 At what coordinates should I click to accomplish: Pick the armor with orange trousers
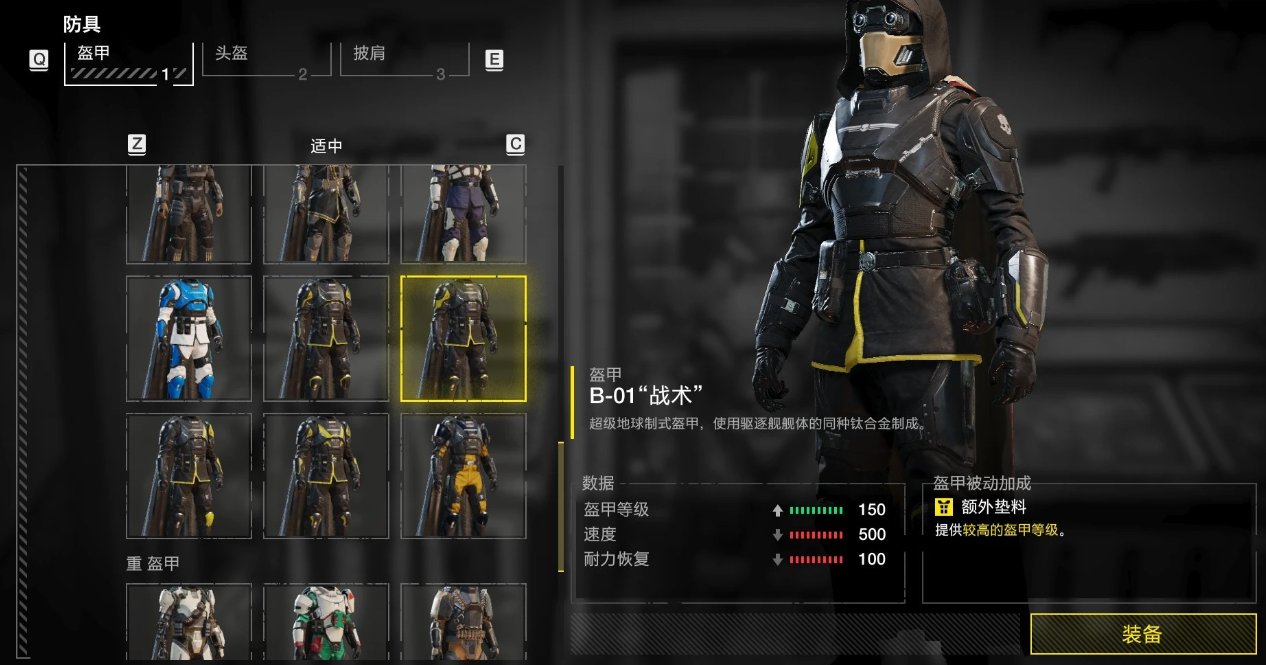463,476
